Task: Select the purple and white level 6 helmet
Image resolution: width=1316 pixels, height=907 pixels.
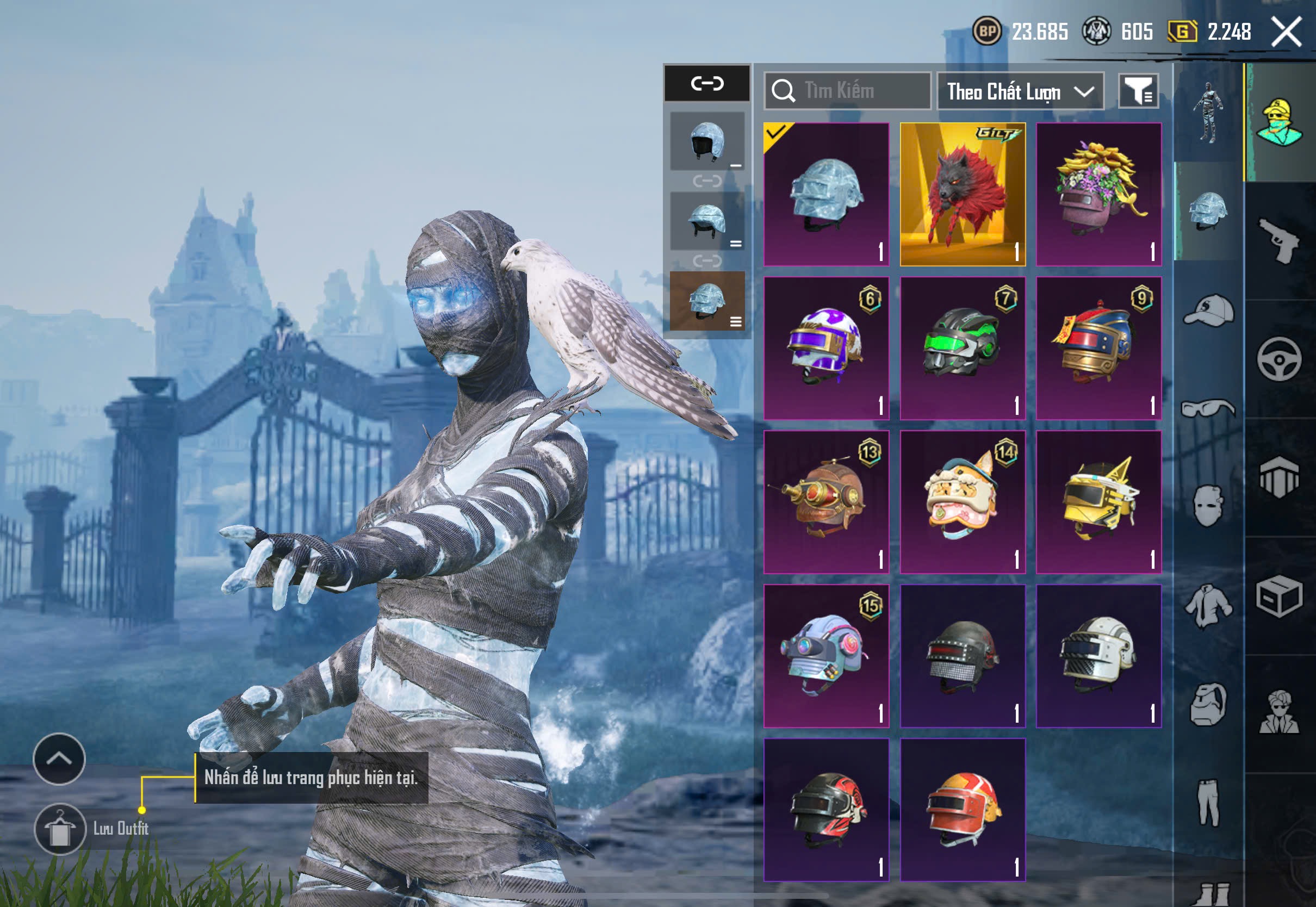Action: pos(826,349)
